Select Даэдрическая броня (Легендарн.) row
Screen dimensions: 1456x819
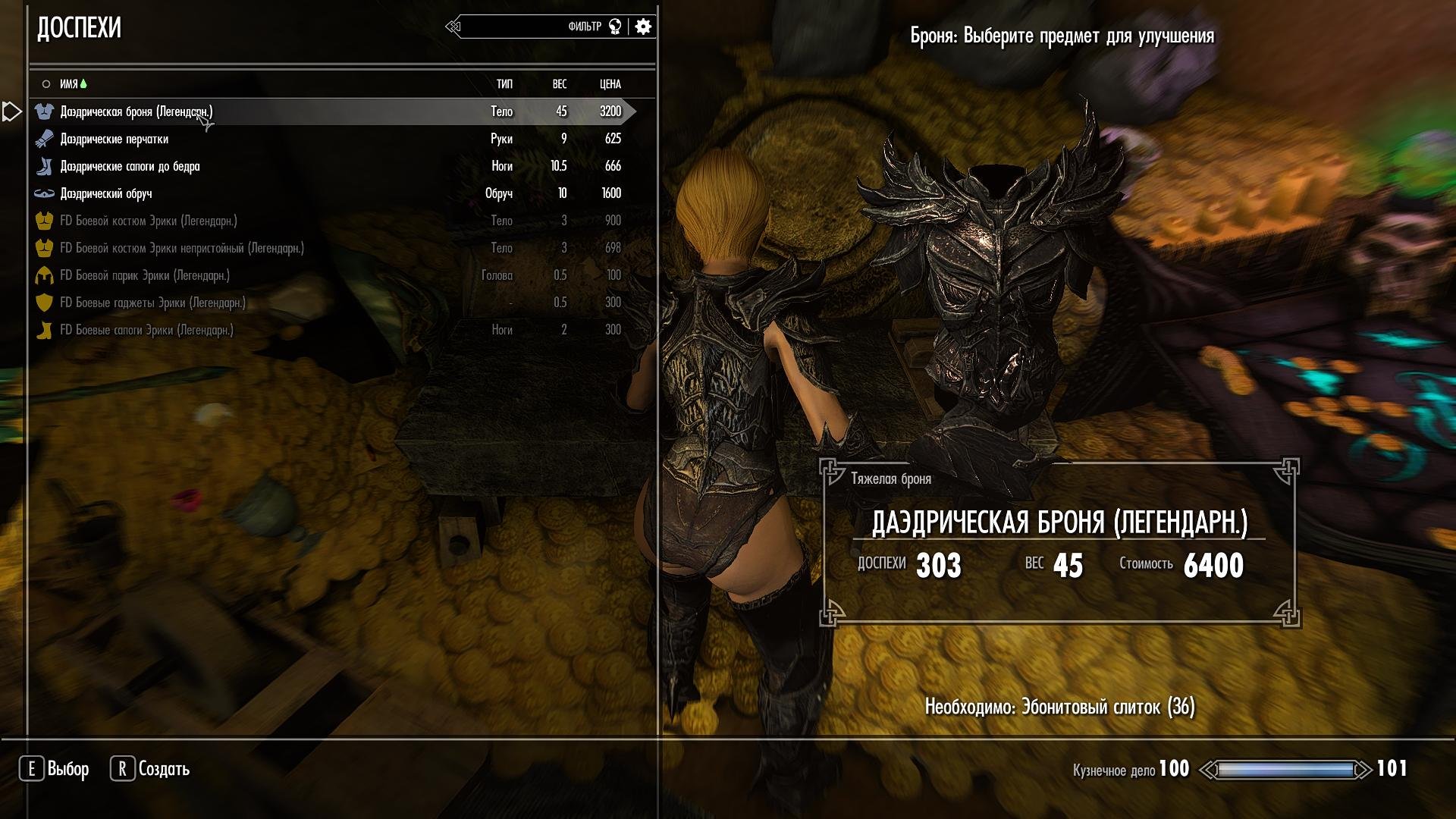click(x=136, y=111)
